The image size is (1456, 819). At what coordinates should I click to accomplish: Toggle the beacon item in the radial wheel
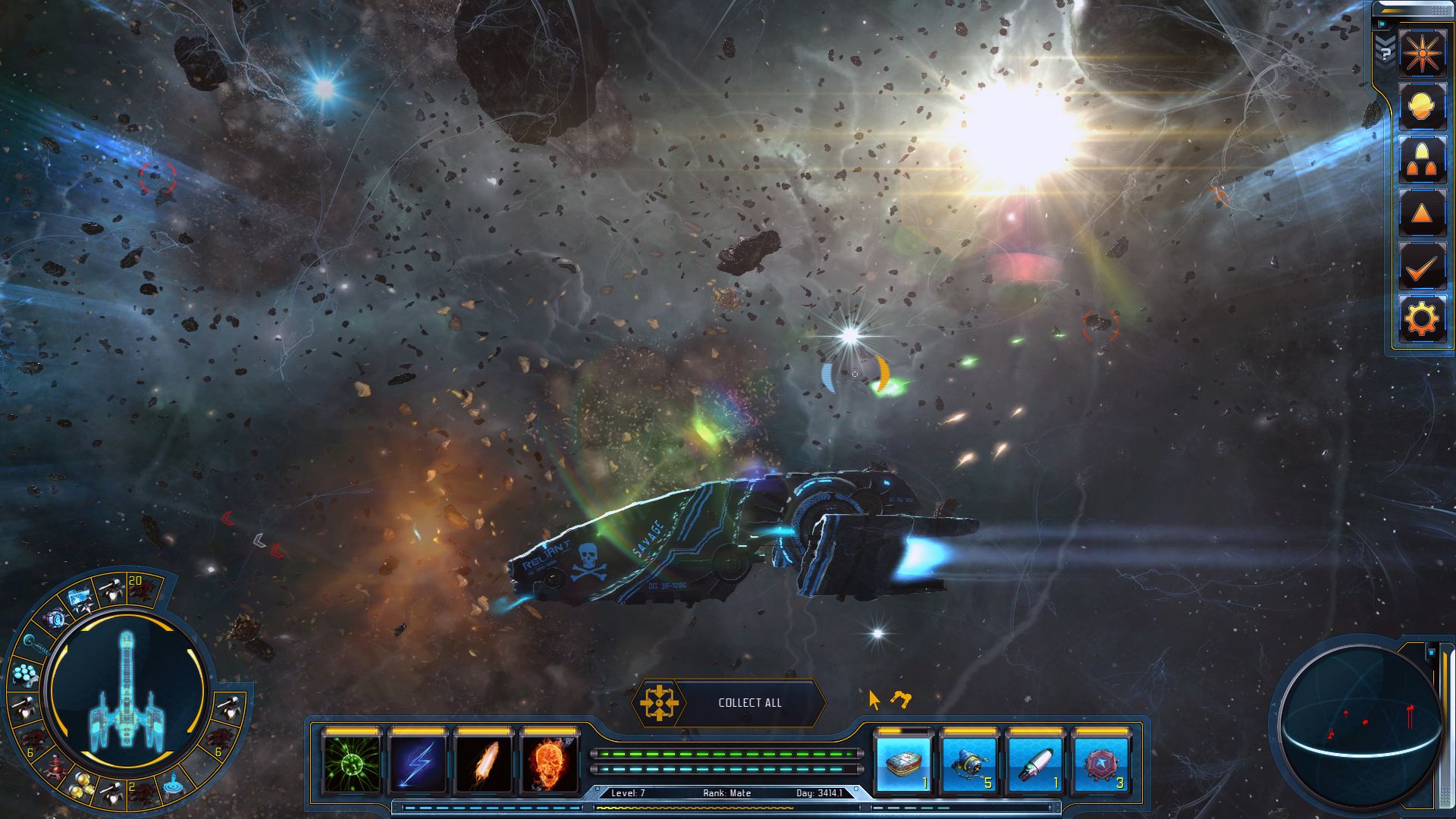tap(174, 786)
